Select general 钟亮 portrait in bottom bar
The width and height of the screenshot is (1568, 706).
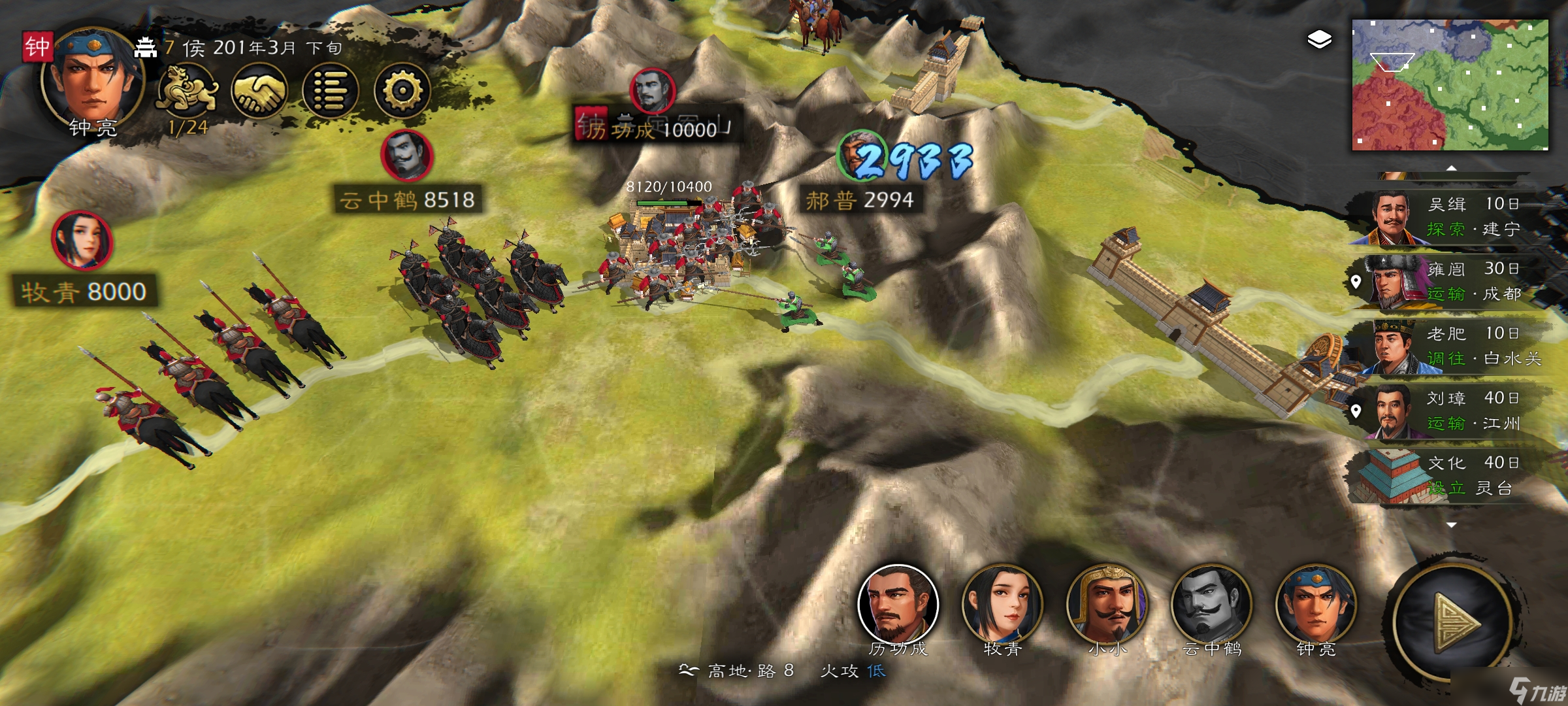pos(1316,605)
